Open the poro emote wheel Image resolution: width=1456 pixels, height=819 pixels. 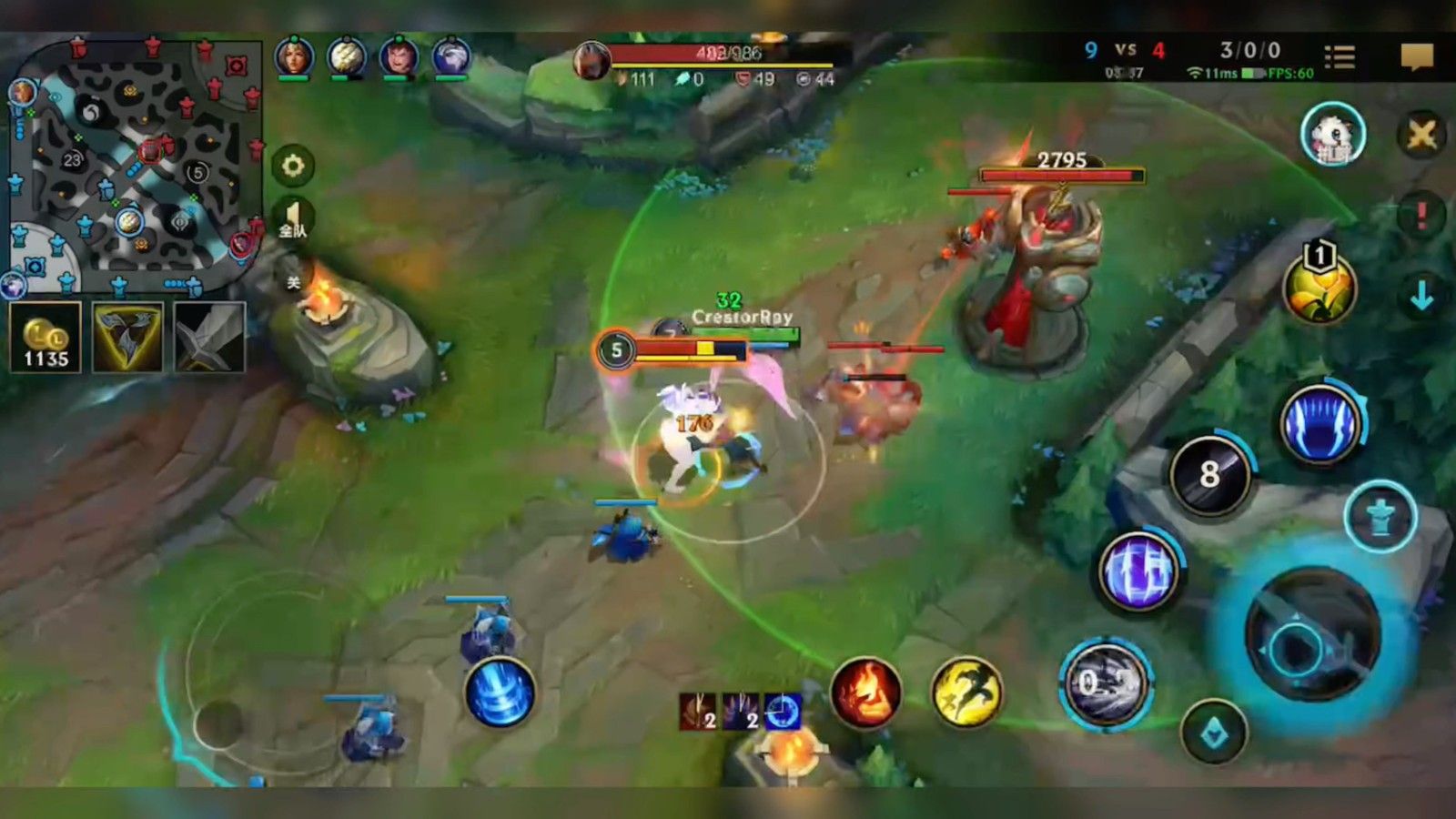pyautogui.click(x=1332, y=135)
